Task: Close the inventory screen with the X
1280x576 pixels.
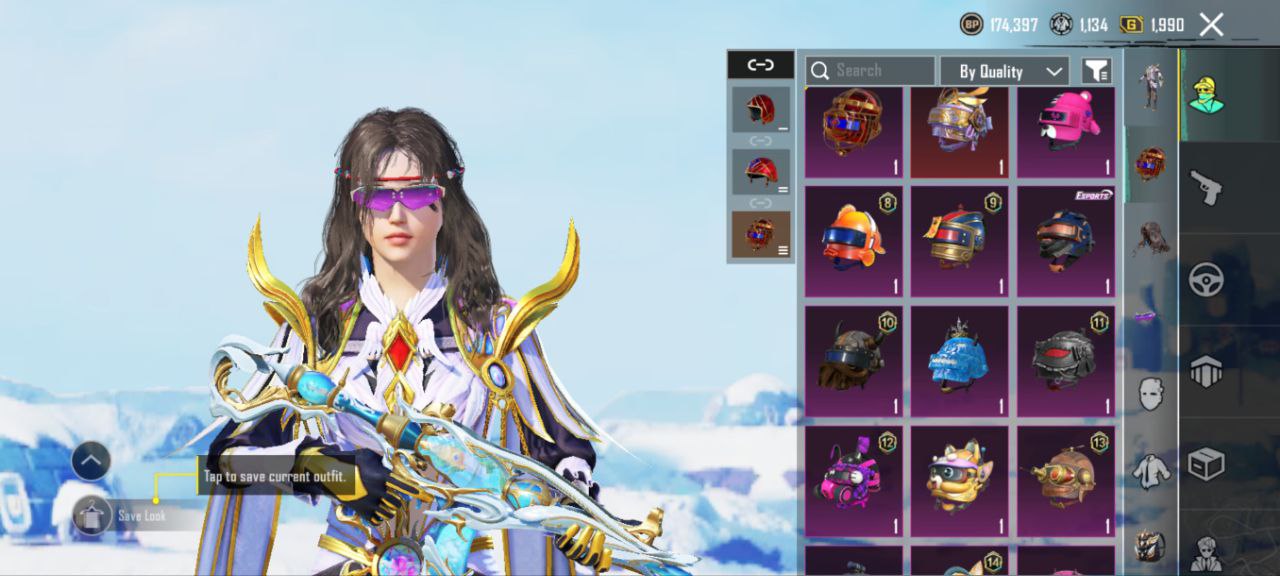Action: (x=1211, y=25)
